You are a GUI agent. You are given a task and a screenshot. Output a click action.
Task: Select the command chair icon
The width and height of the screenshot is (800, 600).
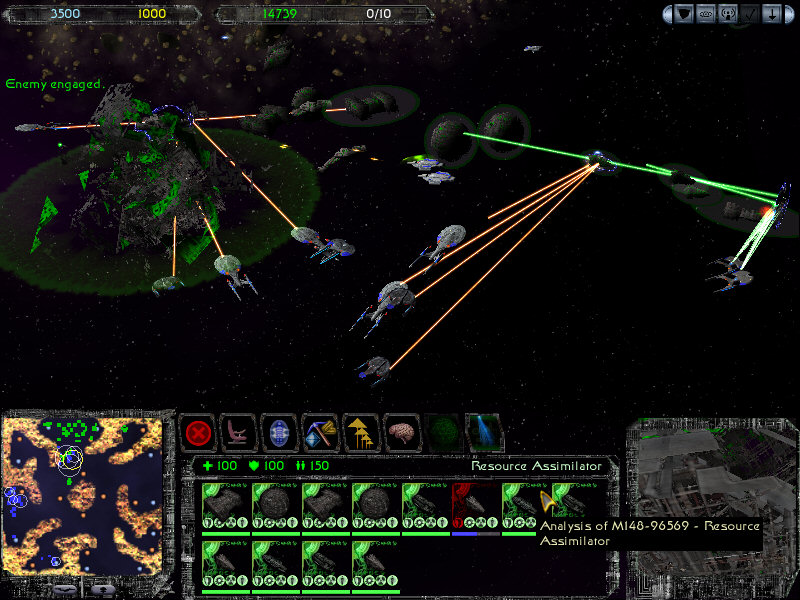click(x=239, y=434)
